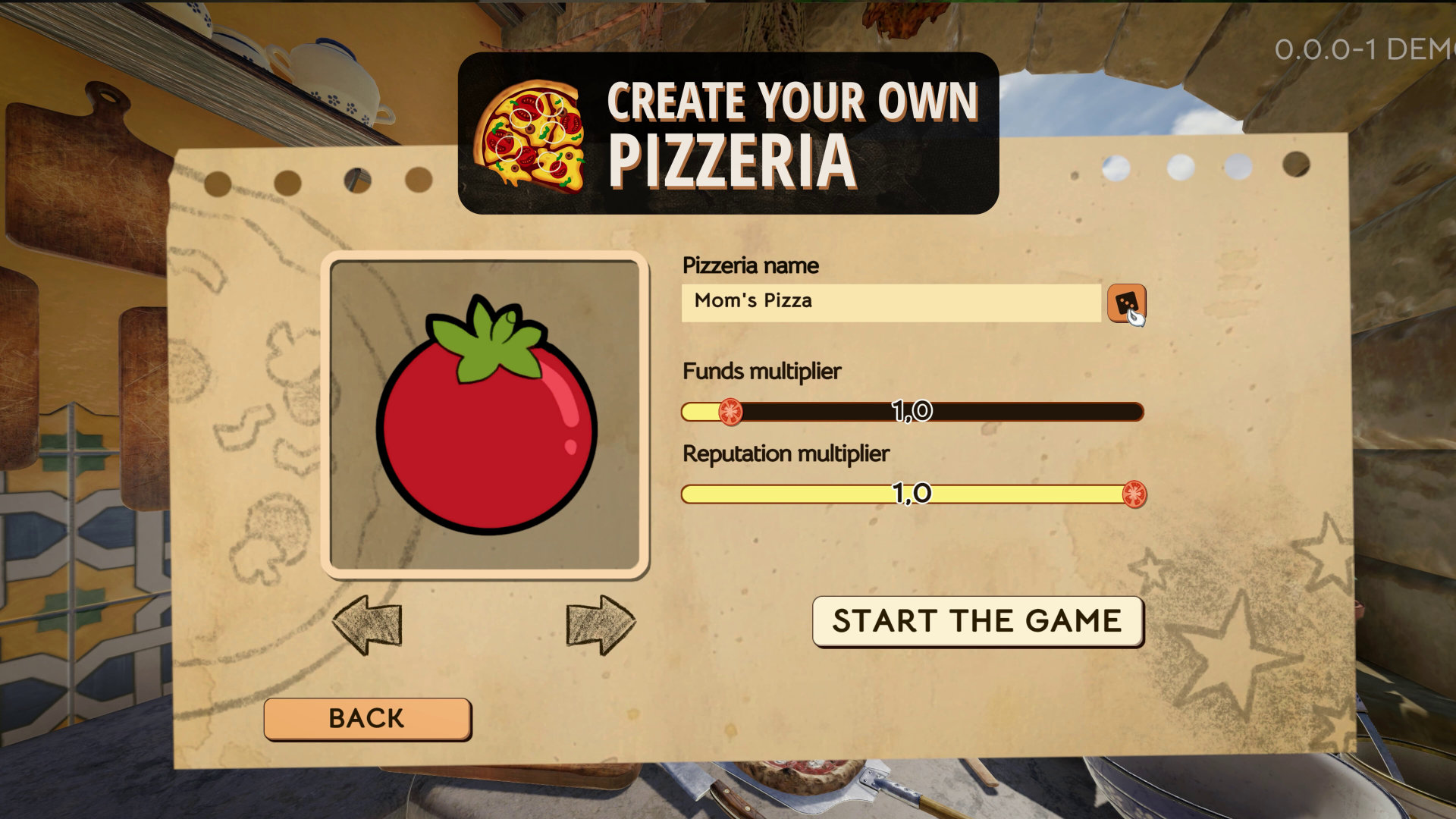This screenshot has width=1456, height=819.
Task: Go back with the BACK button
Action: pyautogui.click(x=367, y=718)
